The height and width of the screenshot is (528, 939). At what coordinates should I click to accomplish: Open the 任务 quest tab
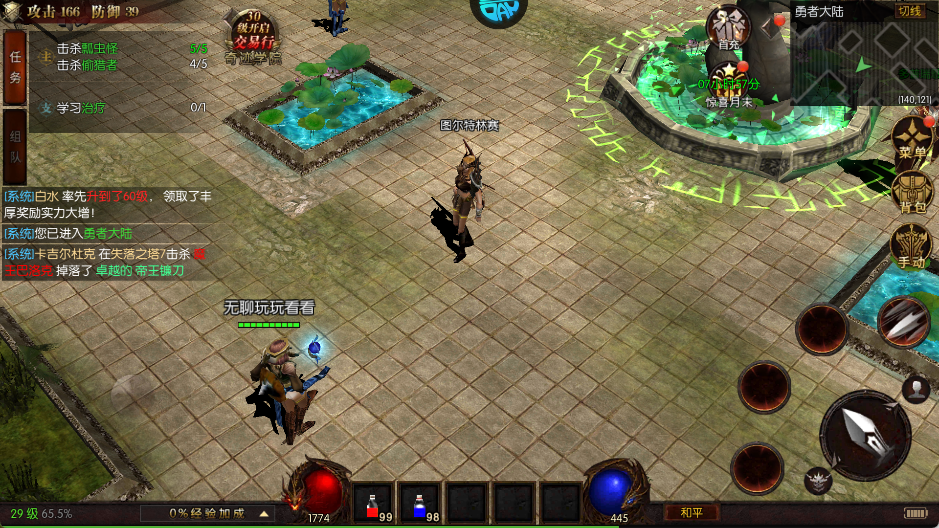point(15,67)
